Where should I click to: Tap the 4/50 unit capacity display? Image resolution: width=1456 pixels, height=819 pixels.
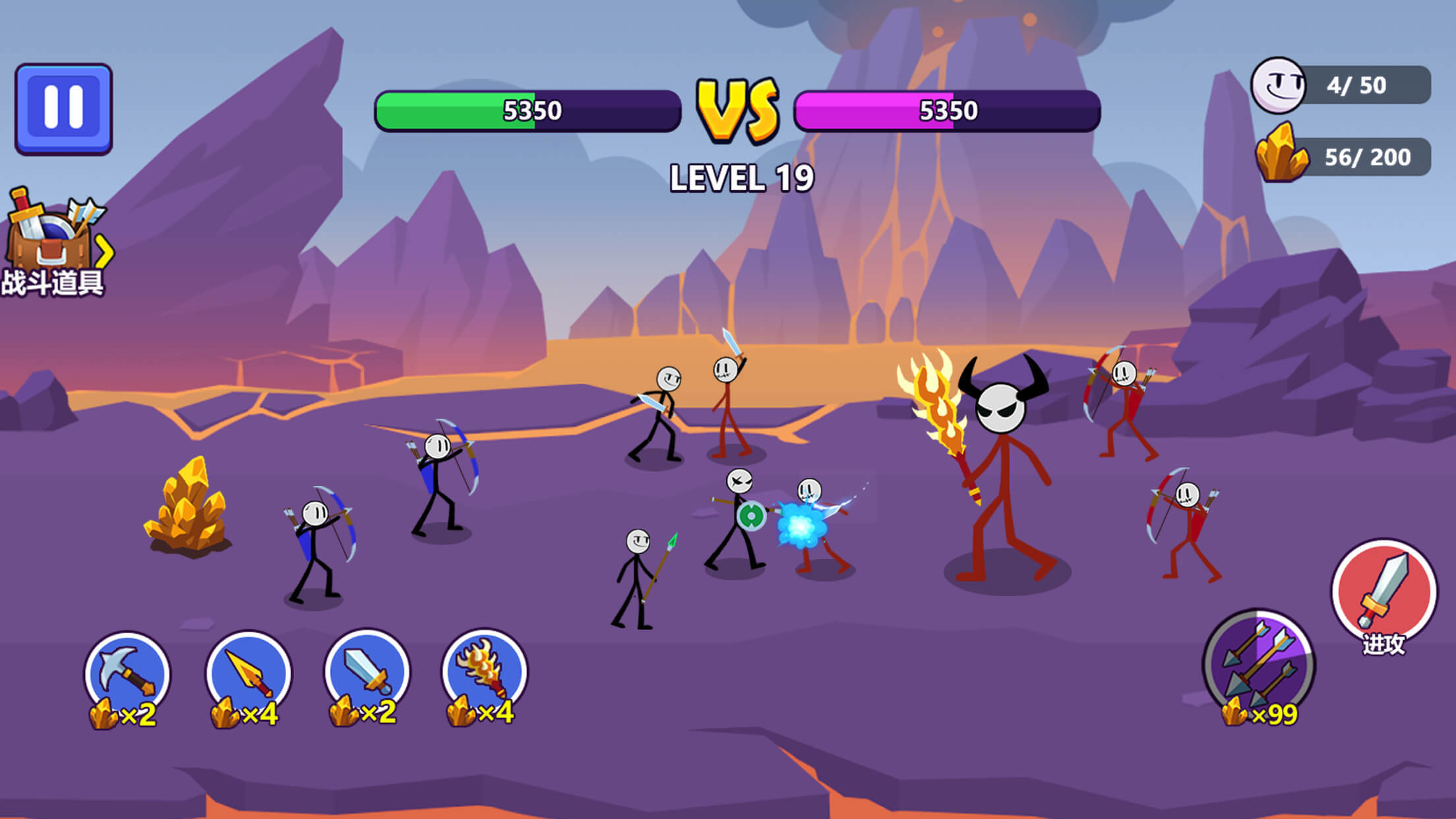coord(1358,84)
